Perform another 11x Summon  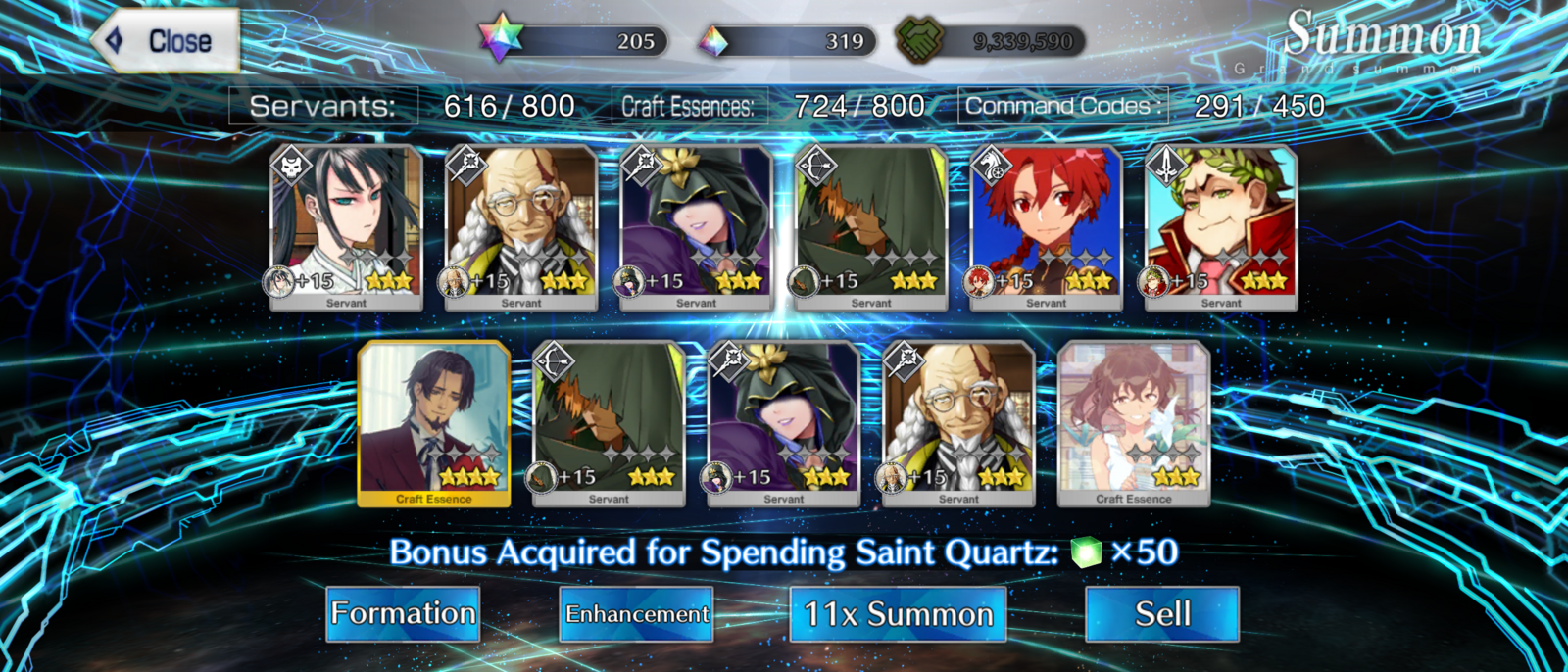[898, 614]
